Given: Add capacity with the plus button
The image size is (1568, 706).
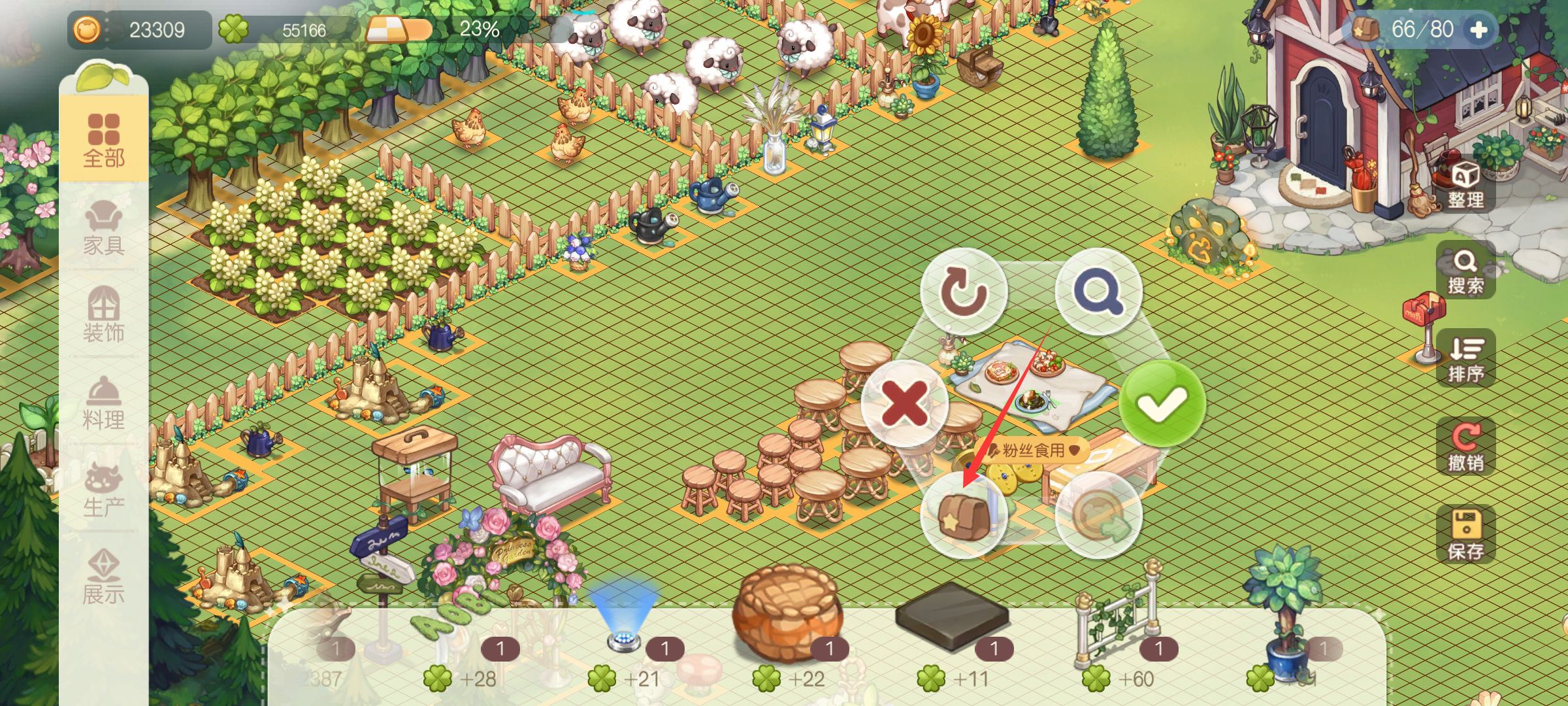Looking at the screenshot, I should click(1478, 30).
